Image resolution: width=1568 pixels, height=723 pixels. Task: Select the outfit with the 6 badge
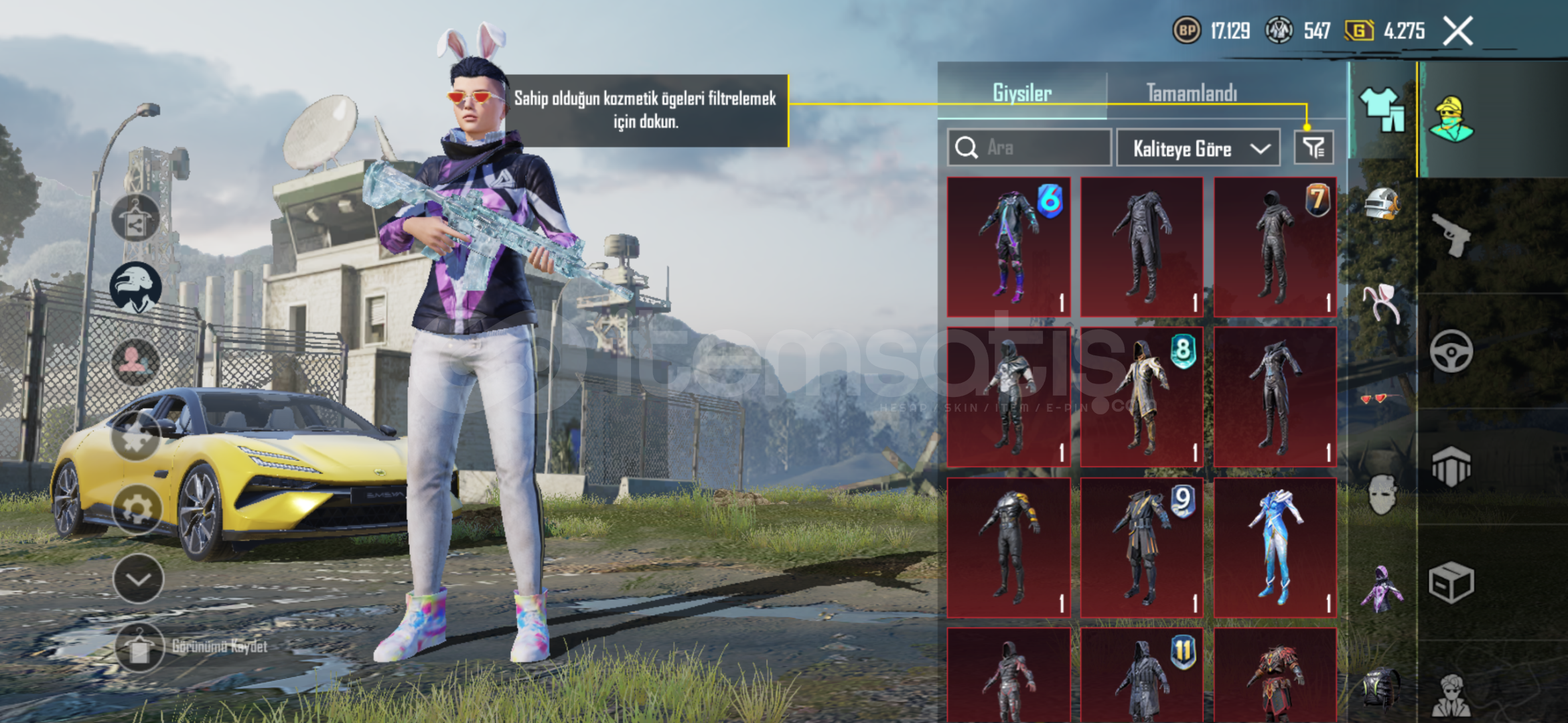(1009, 246)
